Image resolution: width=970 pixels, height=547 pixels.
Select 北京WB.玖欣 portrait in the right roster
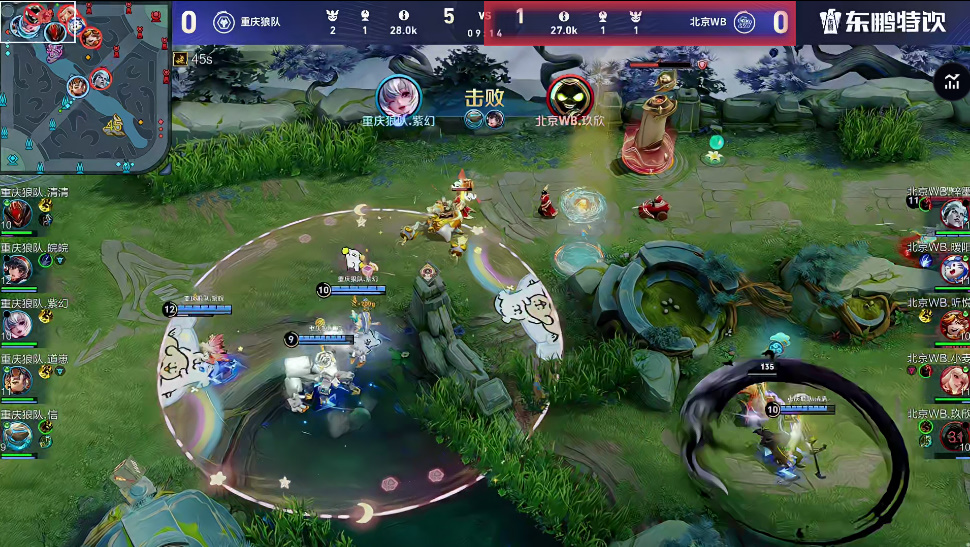(954, 435)
